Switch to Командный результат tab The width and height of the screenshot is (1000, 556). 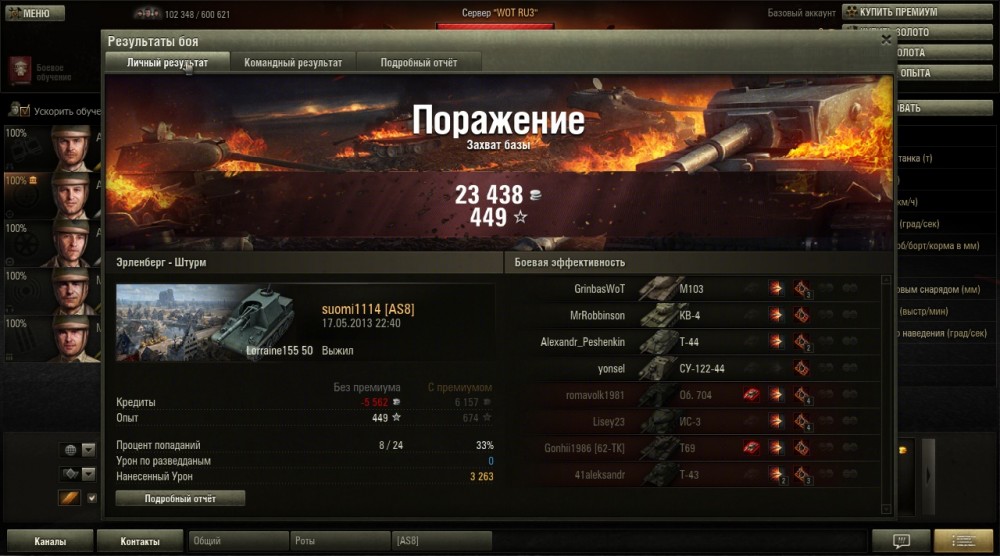[293, 63]
